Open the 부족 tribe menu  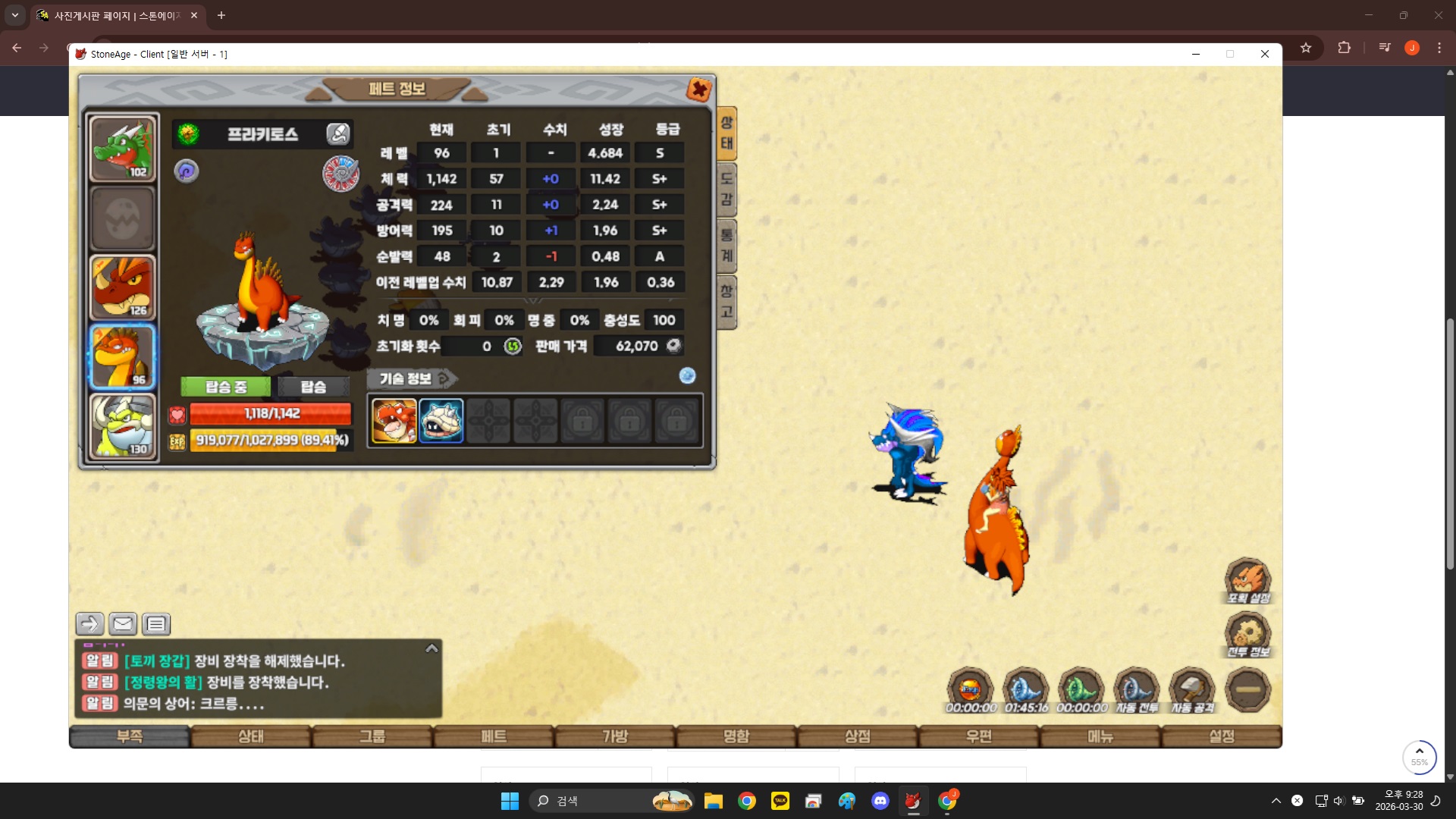click(130, 736)
